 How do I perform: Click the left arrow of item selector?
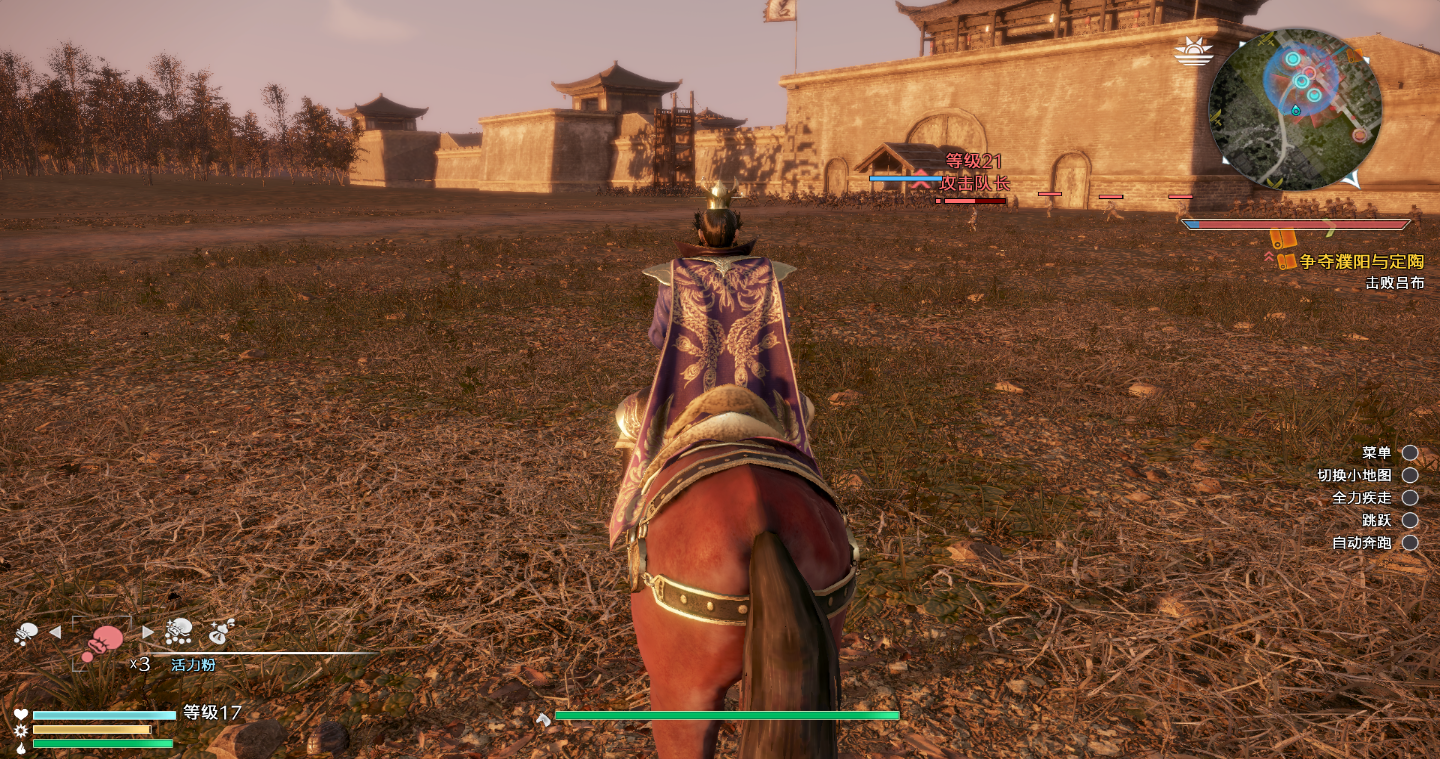coord(55,632)
